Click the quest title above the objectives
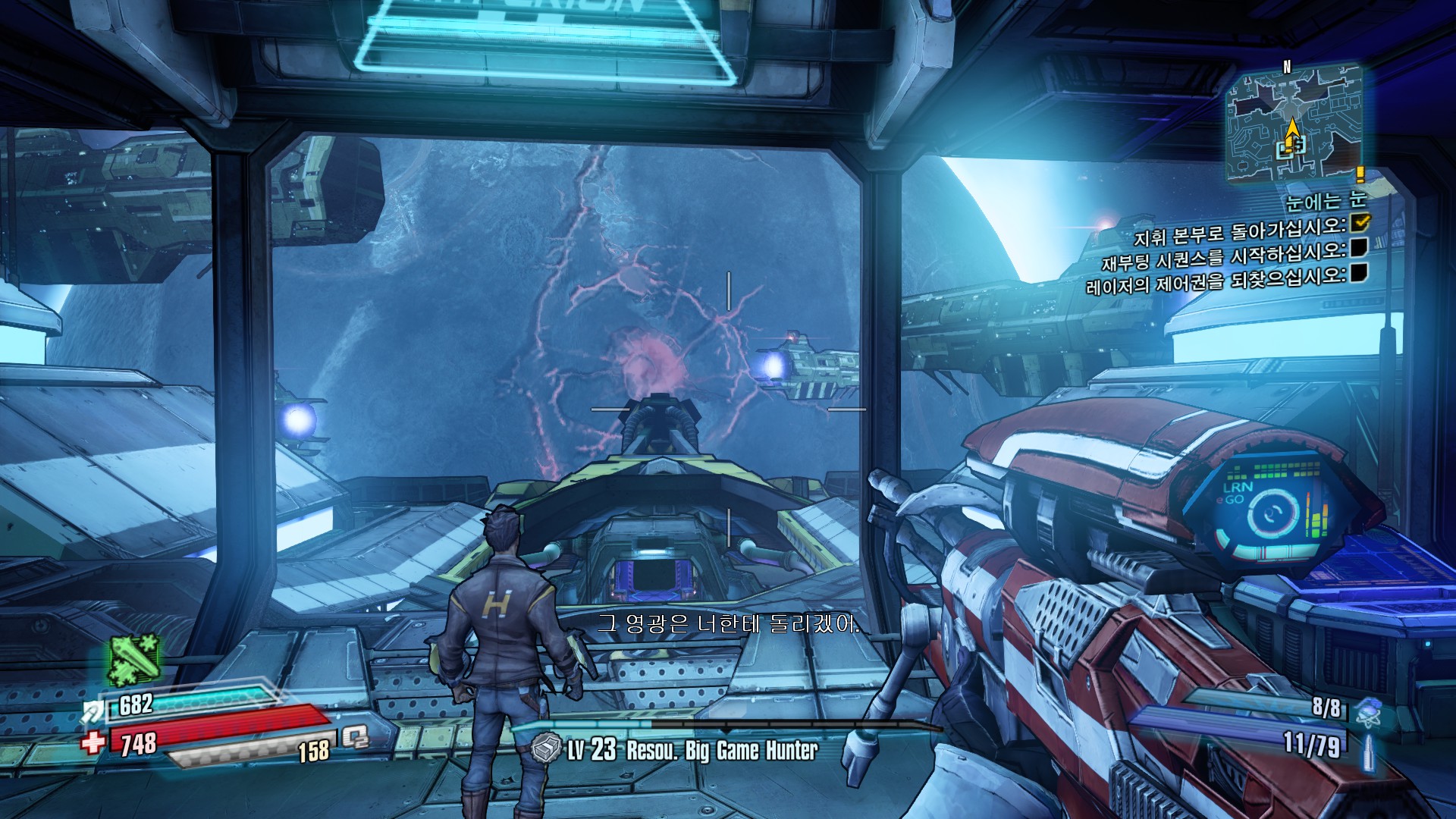The height and width of the screenshot is (819, 1456). click(x=1326, y=200)
